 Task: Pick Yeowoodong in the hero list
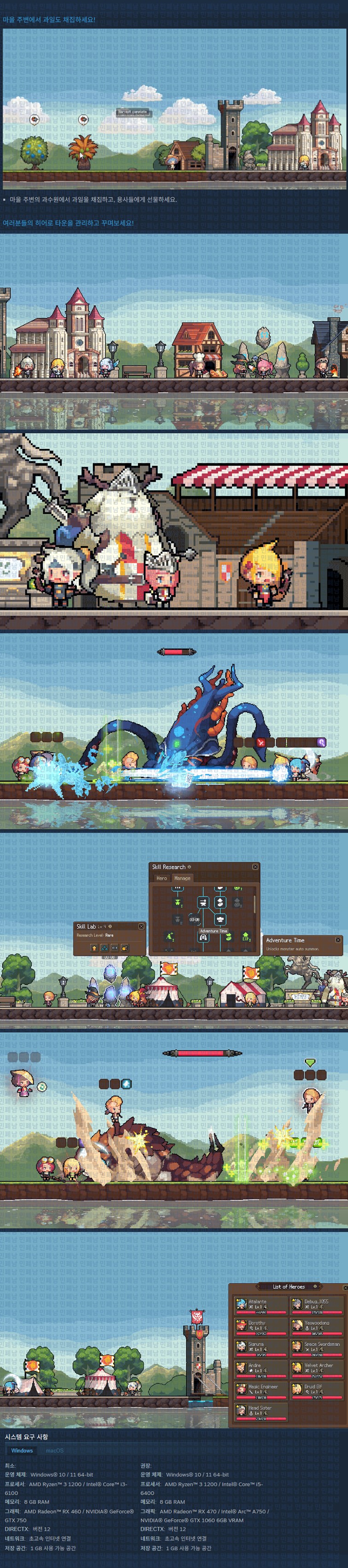click(315, 1326)
